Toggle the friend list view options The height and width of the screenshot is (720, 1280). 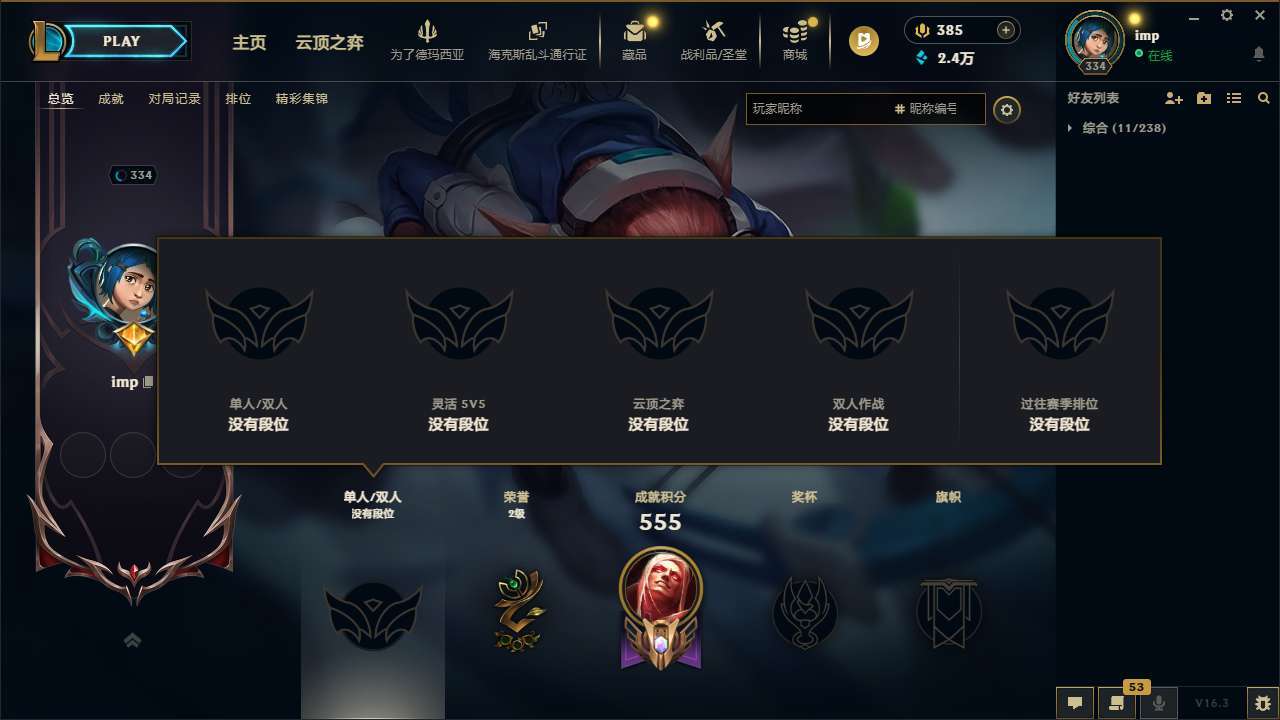[x=1234, y=98]
